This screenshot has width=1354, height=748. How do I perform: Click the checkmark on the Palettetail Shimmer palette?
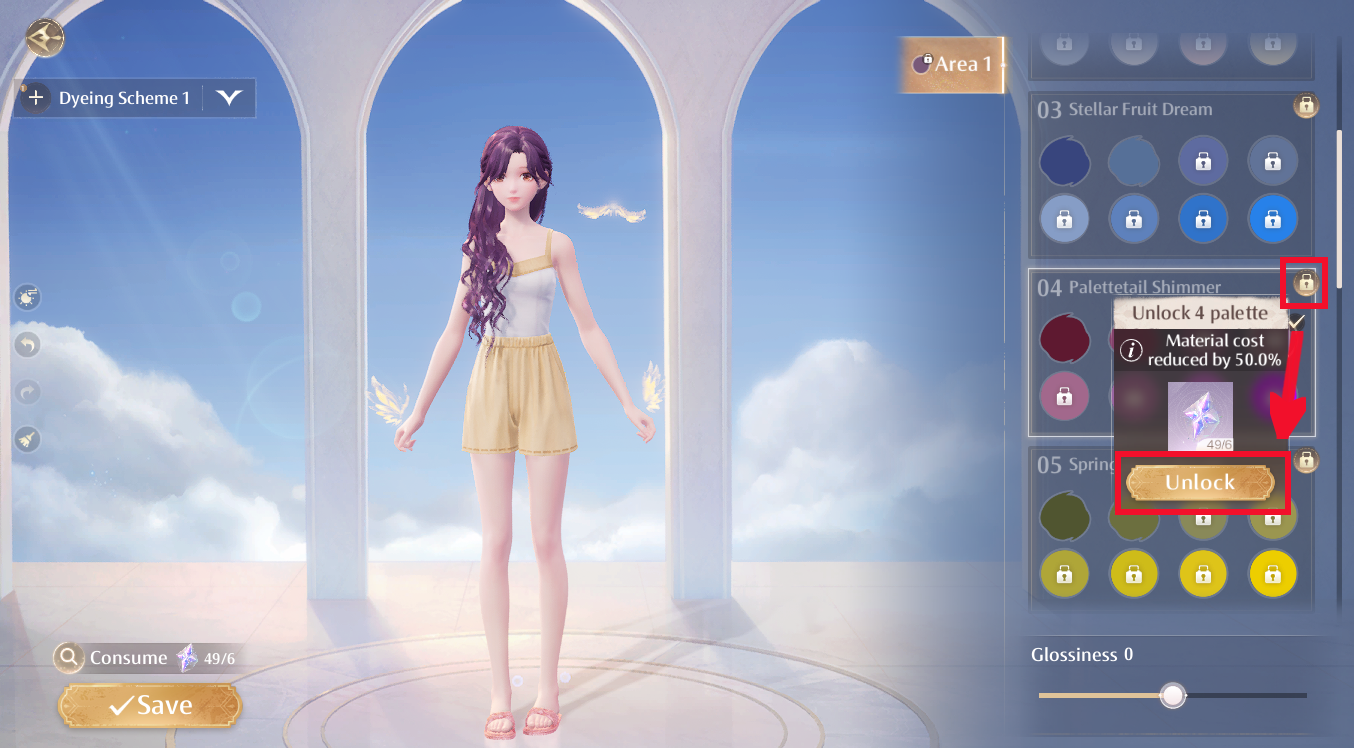coord(1298,321)
